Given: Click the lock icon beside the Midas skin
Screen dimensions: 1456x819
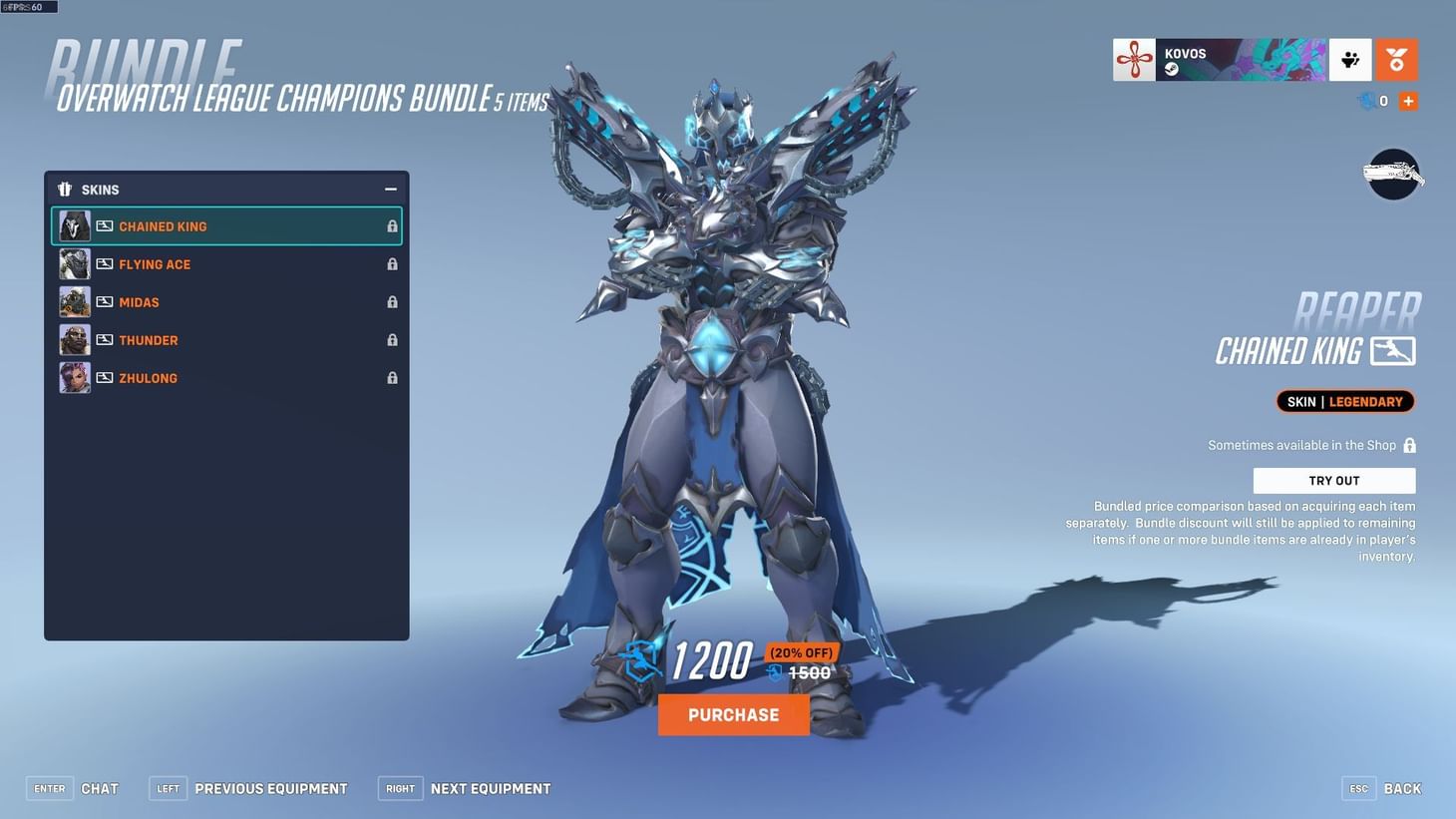Looking at the screenshot, I should [392, 301].
